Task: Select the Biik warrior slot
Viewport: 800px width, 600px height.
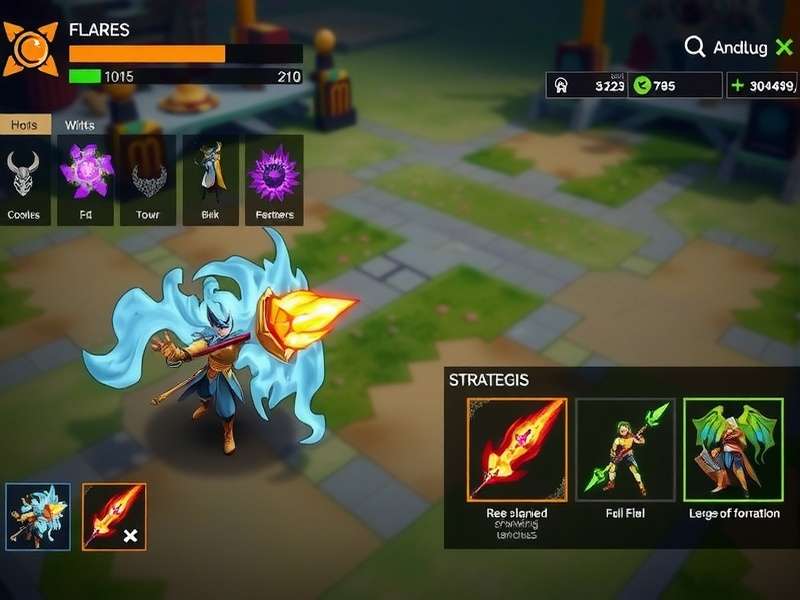Action: (210, 178)
